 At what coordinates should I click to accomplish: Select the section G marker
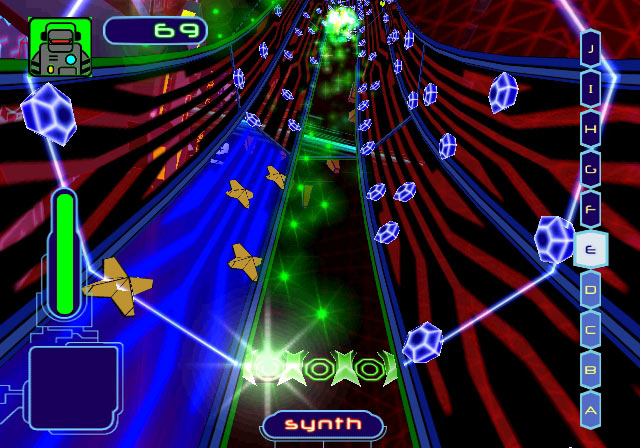pyautogui.click(x=591, y=168)
